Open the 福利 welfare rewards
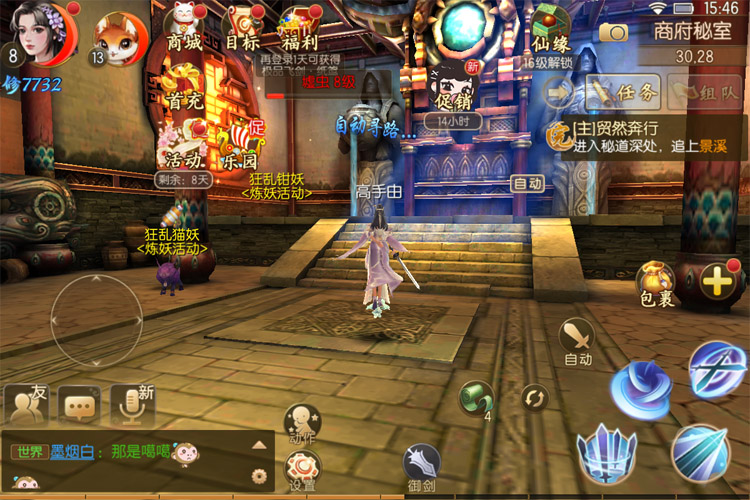The width and height of the screenshot is (750, 500). 299,28
